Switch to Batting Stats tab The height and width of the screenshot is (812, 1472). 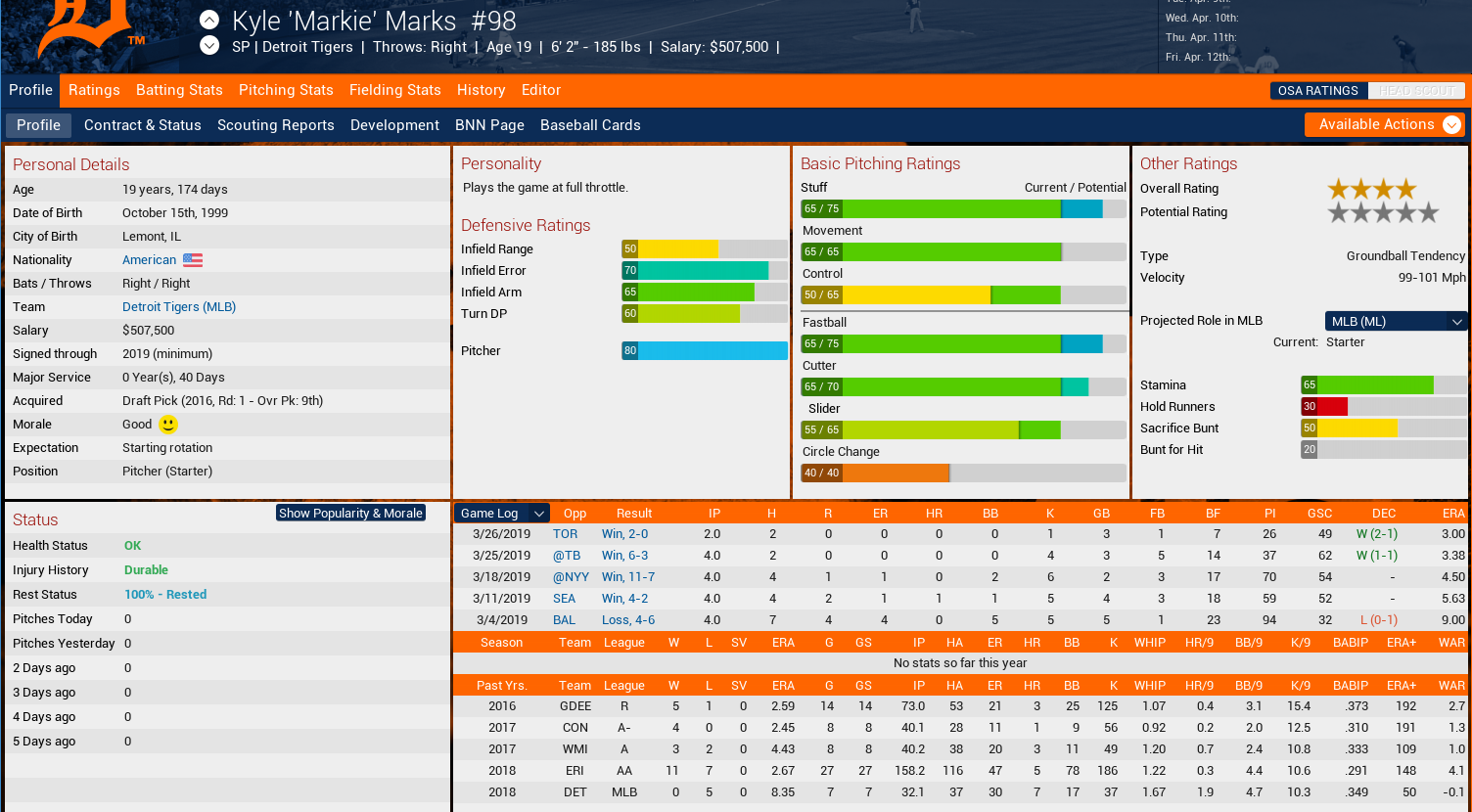coord(179,90)
